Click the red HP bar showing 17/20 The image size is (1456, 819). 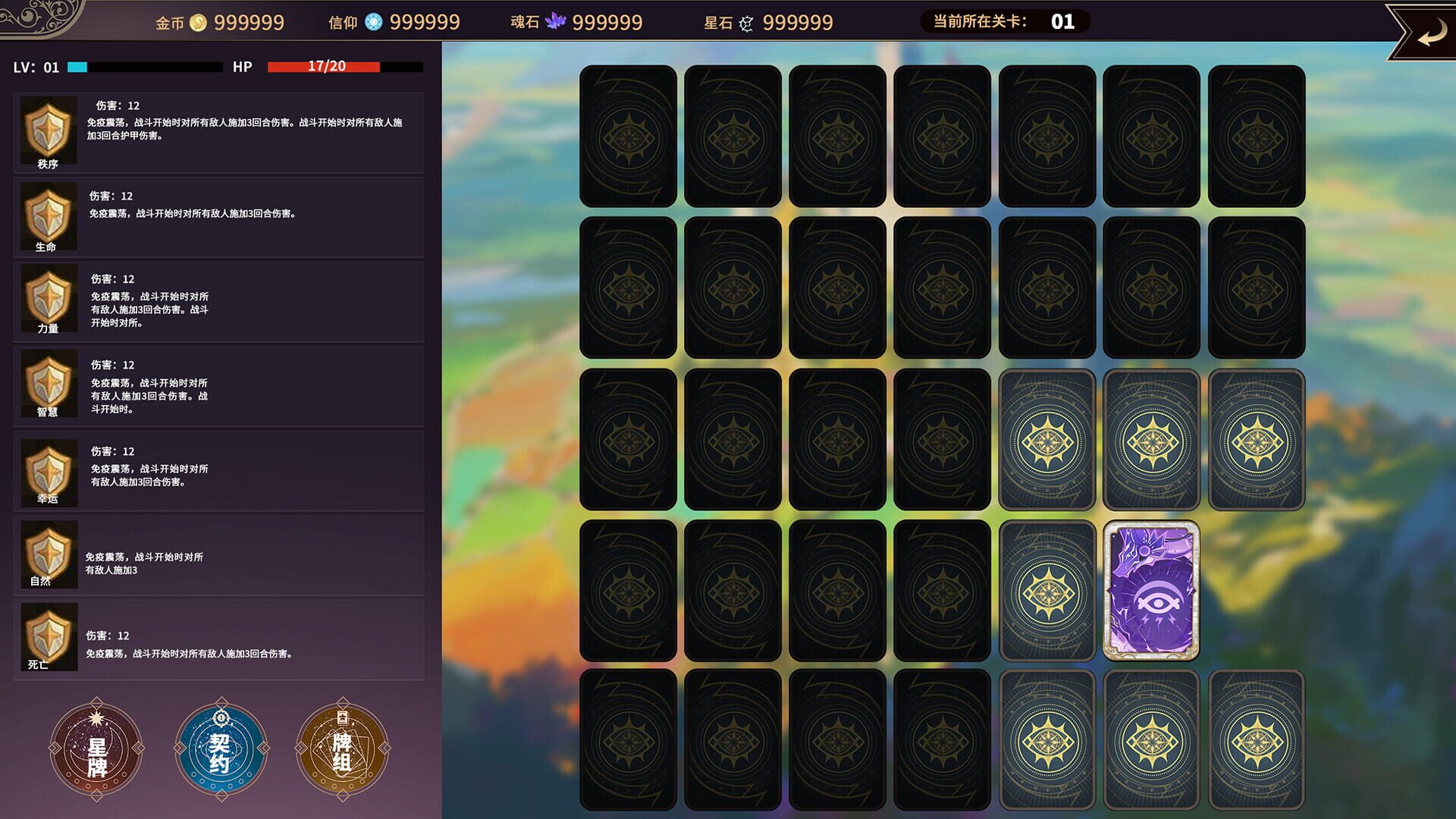[322, 67]
